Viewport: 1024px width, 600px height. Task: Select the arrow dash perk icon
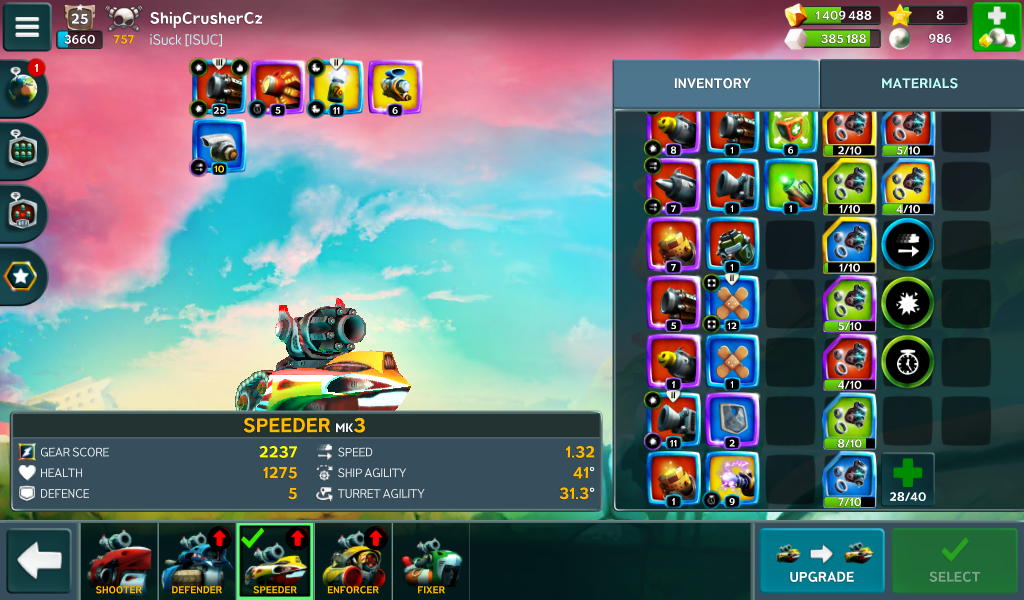(908, 243)
